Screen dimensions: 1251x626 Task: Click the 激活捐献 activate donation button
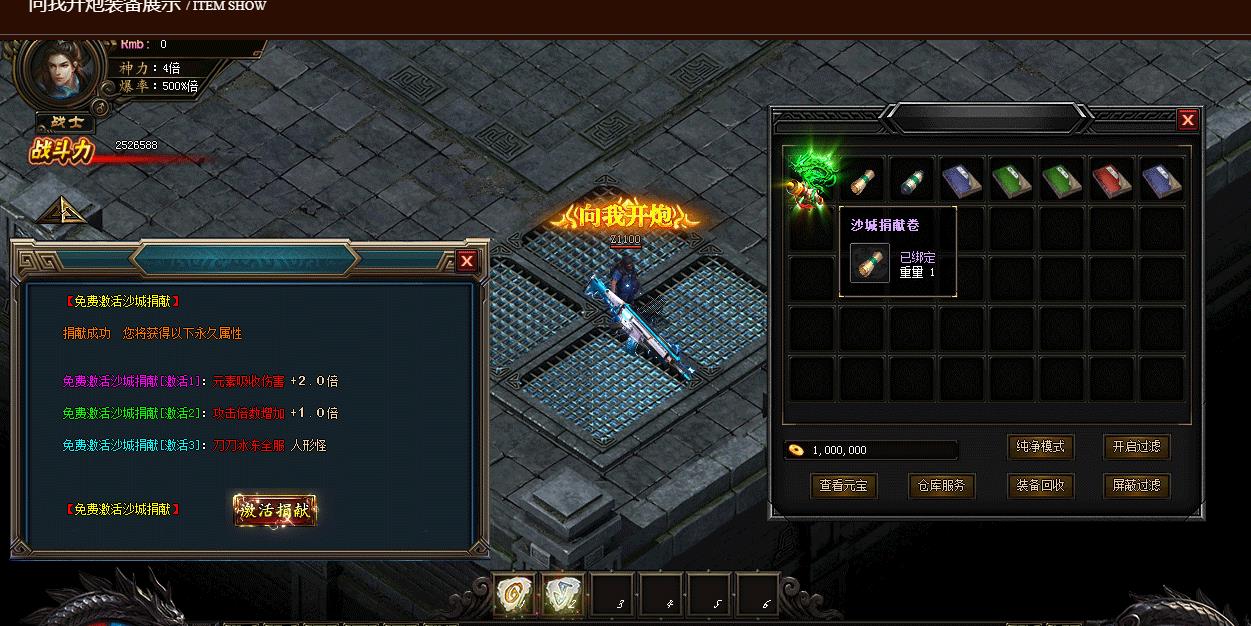(x=275, y=510)
